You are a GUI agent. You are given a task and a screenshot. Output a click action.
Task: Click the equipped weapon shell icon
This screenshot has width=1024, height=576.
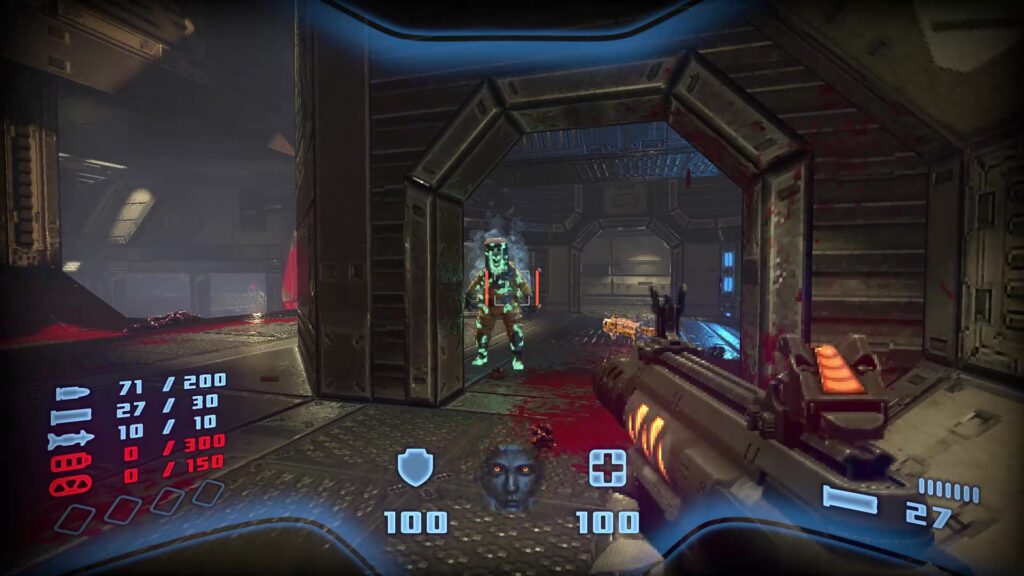tap(850, 499)
